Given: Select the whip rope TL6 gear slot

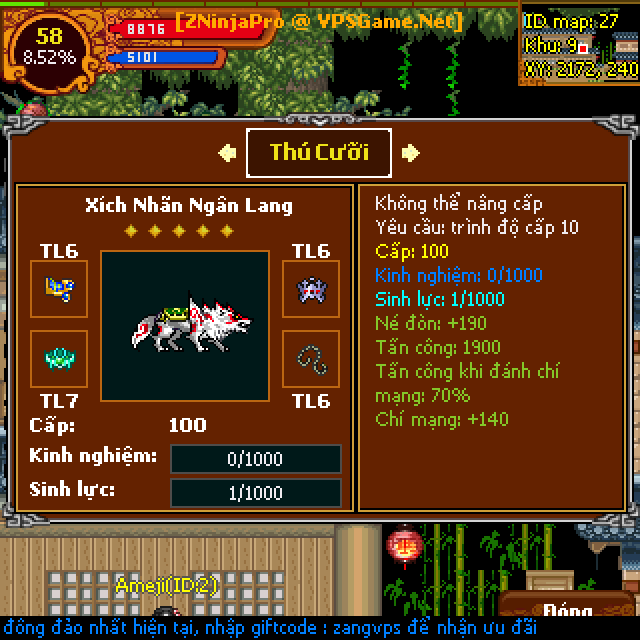Looking at the screenshot, I should tap(311, 358).
